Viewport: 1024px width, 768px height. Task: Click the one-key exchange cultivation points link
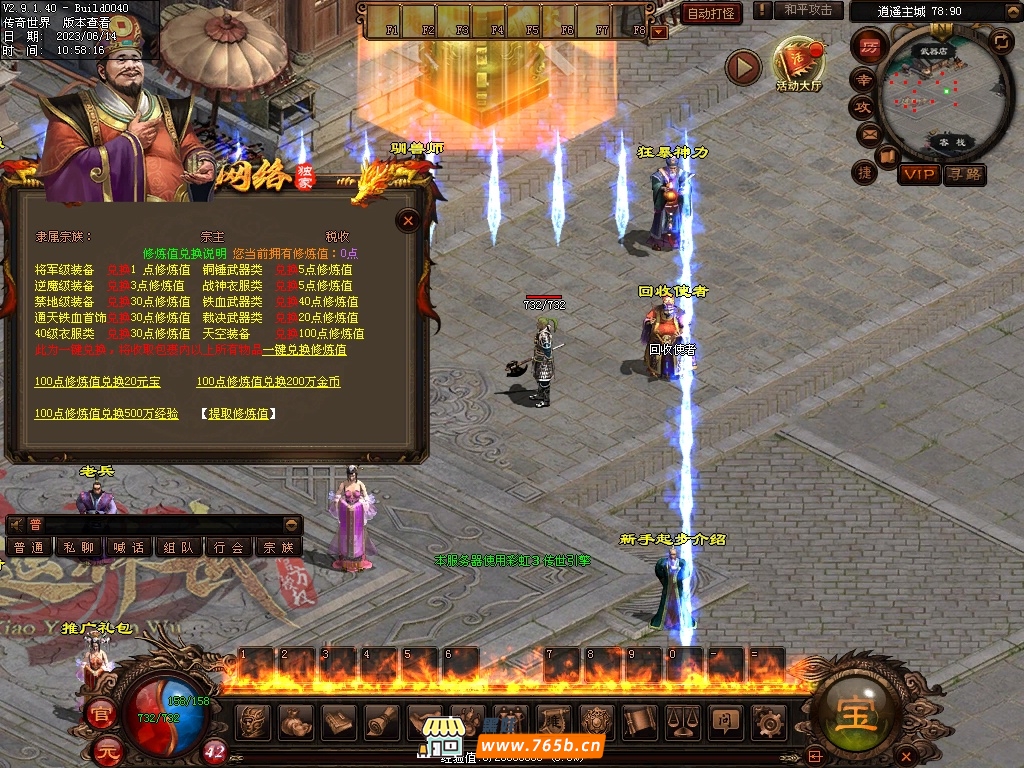(304, 350)
